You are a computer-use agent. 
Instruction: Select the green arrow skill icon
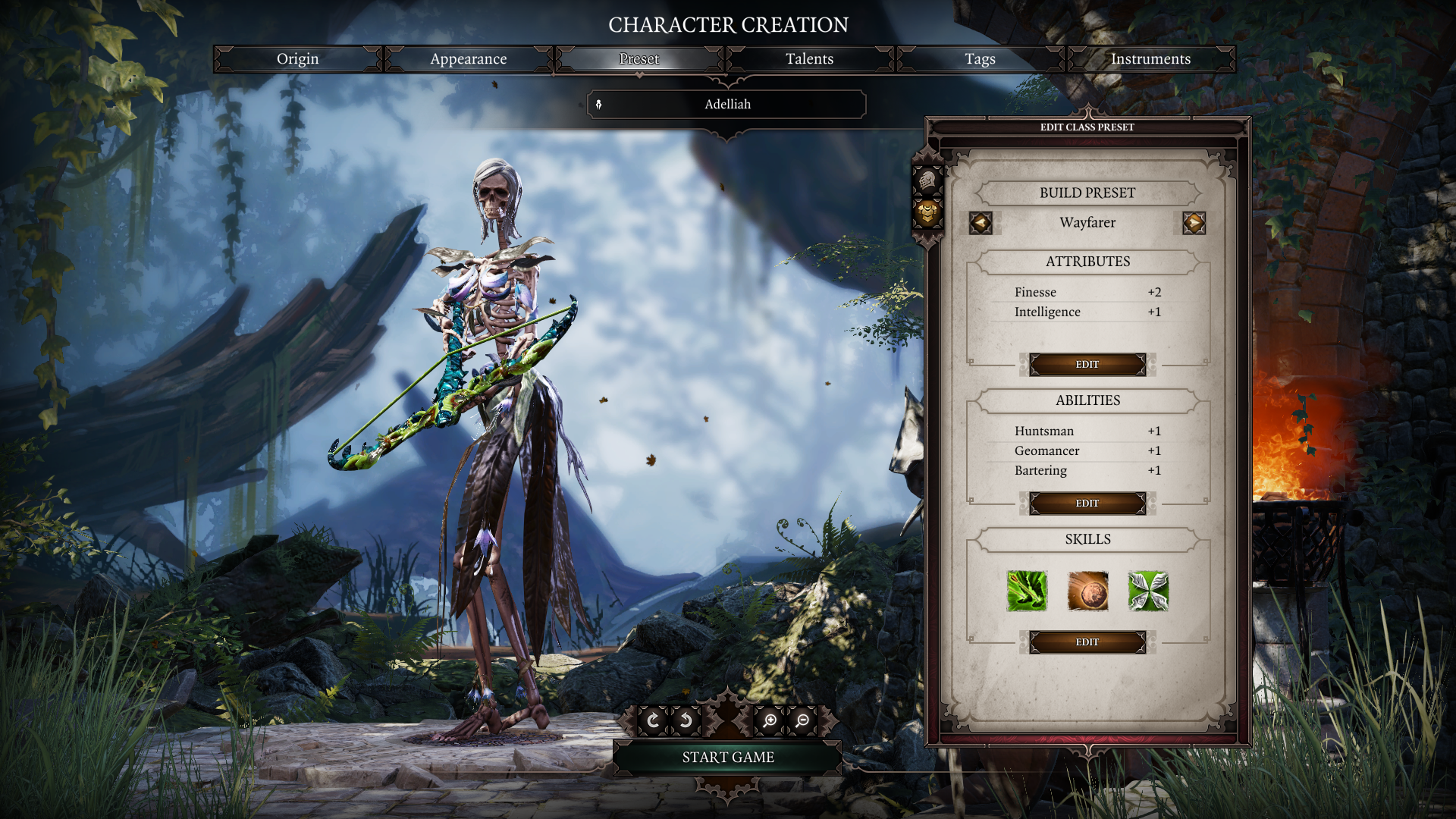coord(1027,591)
